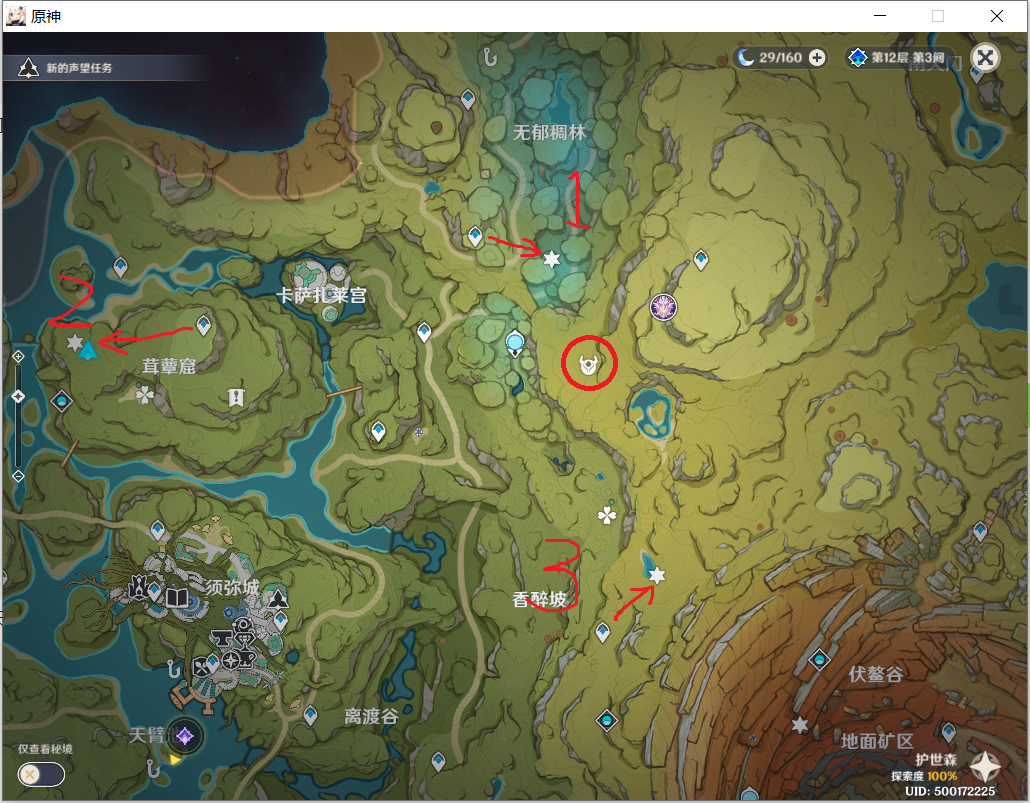Select the book icon in 须弥城
Image resolution: width=1030 pixels, height=803 pixels.
tap(177, 598)
